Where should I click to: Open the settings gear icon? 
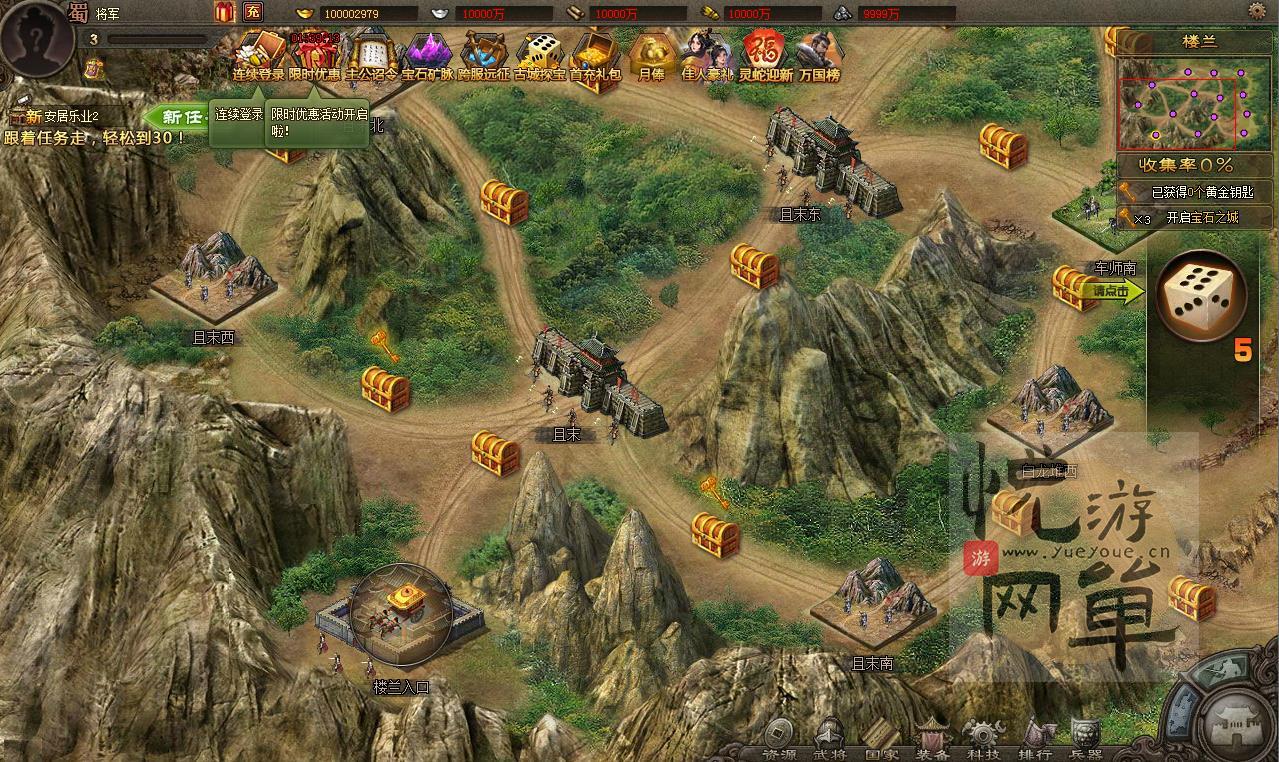[1257, 11]
